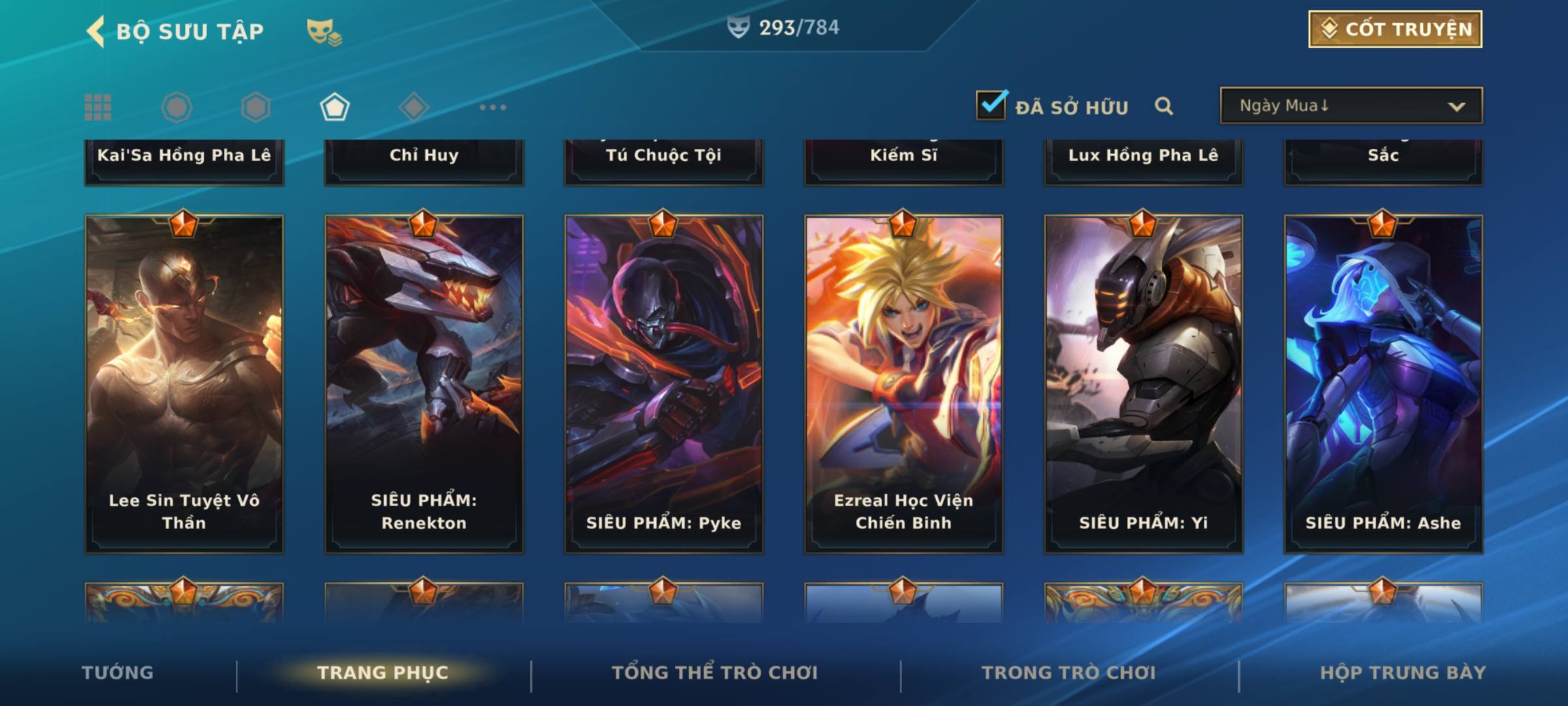Open the SIÊU PHẨM: Ashe skin
The width and height of the screenshot is (1568, 706).
pos(1383,384)
